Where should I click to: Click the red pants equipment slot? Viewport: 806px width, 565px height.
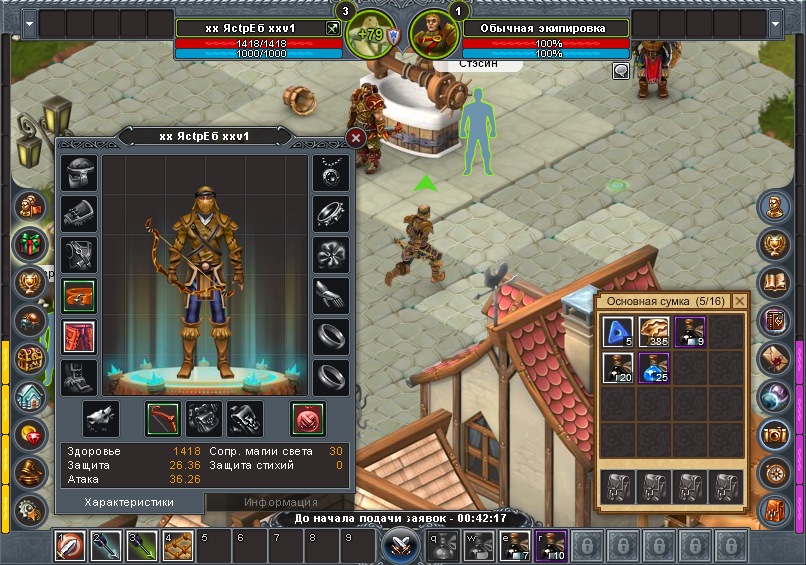pyautogui.click(x=79, y=336)
